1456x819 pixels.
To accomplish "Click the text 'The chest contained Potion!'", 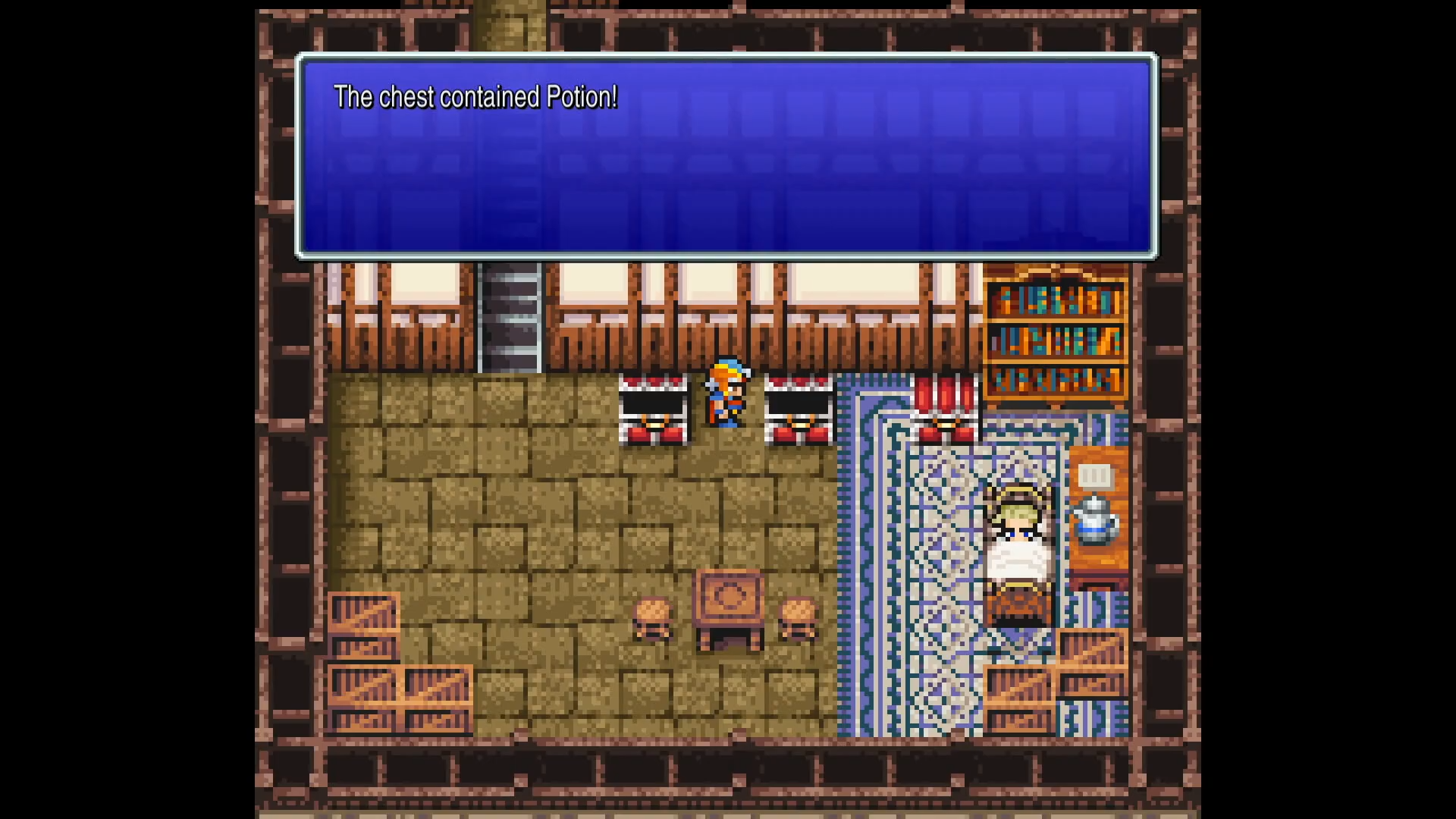I will click(x=476, y=97).
